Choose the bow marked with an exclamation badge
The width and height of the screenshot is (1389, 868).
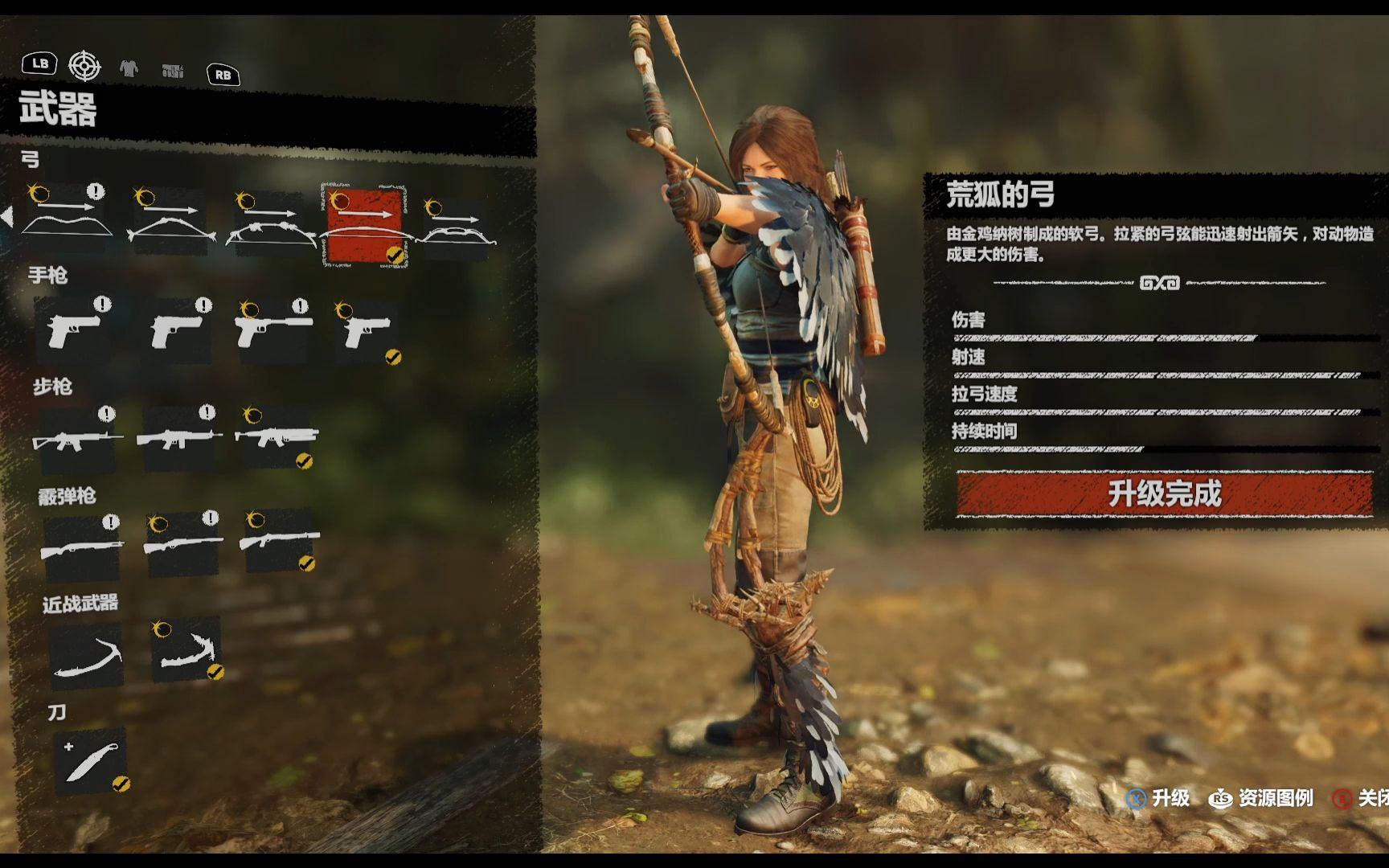pos(68,219)
